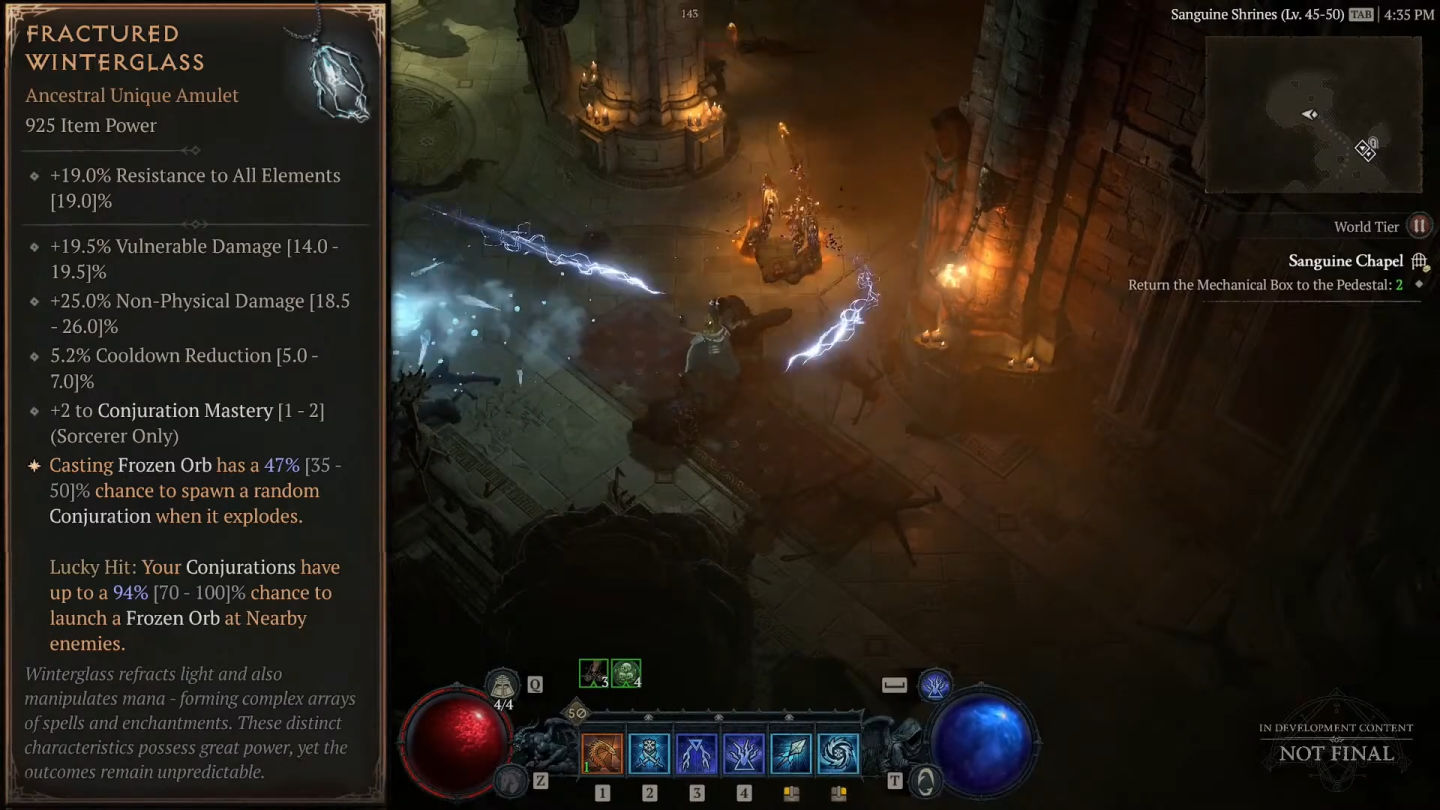Cast the crossed ice blades skill
1440x810 pixels.
649,754
